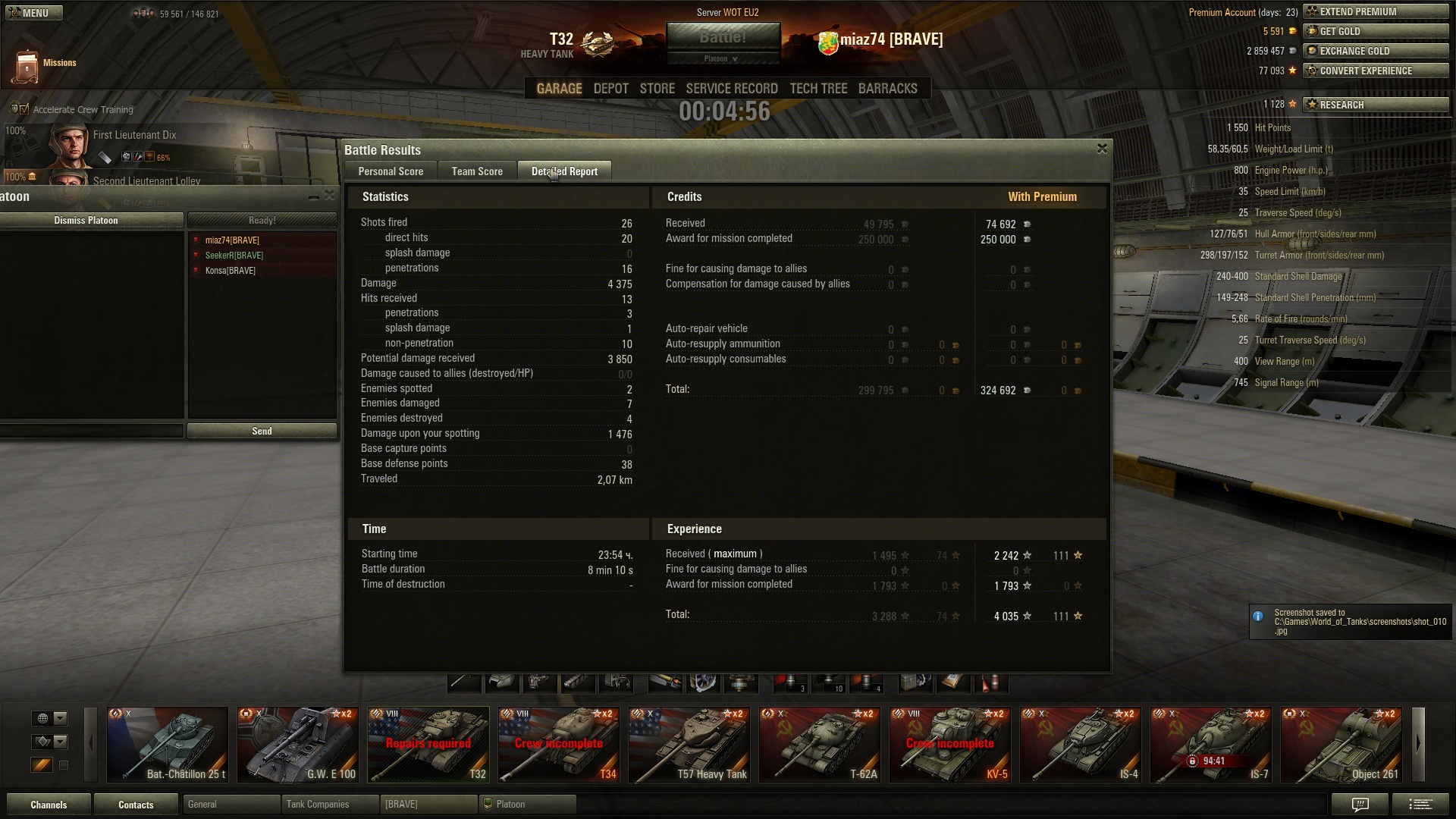Open the Missions panel

coord(45,64)
